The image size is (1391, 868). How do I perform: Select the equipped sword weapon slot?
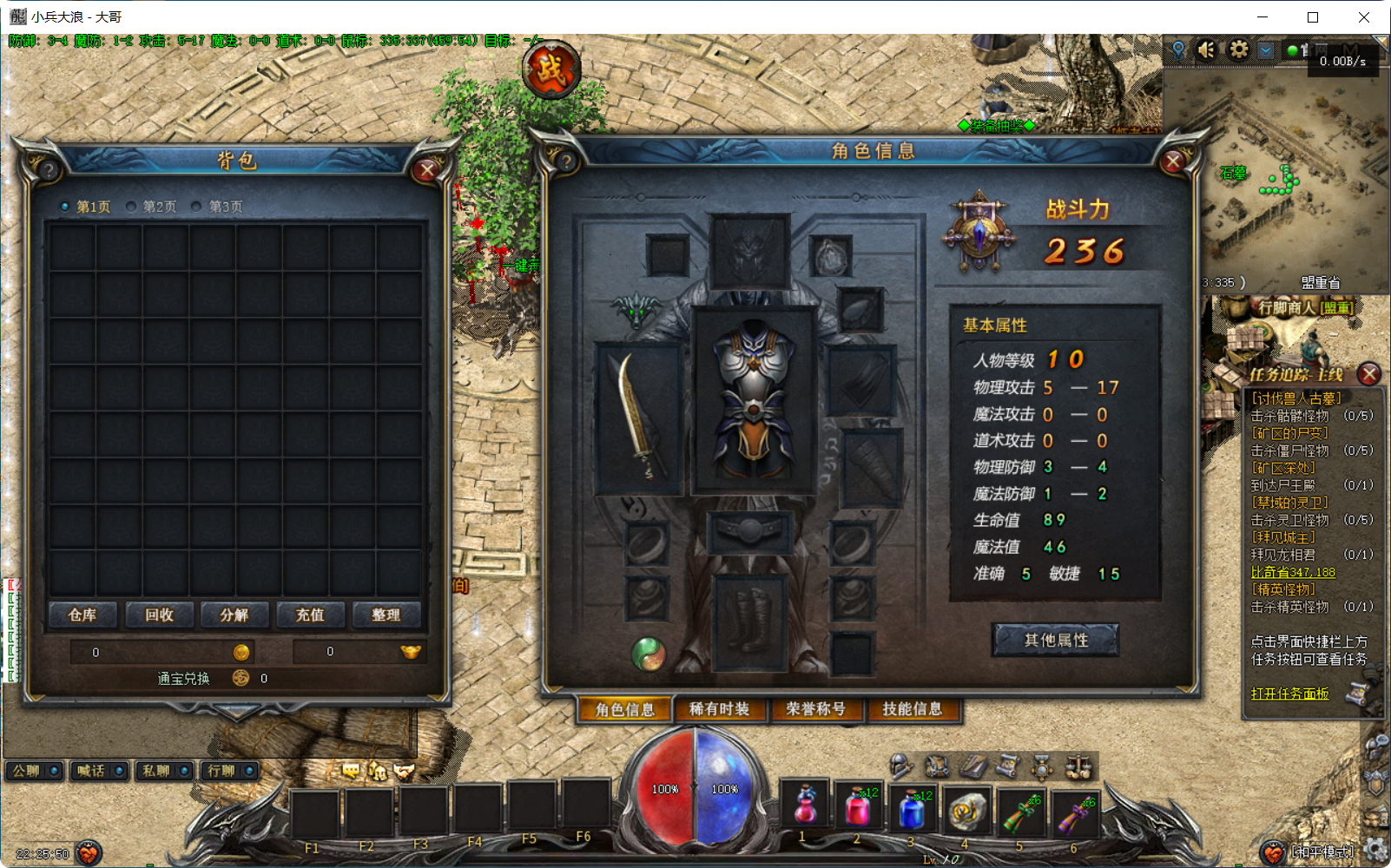coord(638,418)
